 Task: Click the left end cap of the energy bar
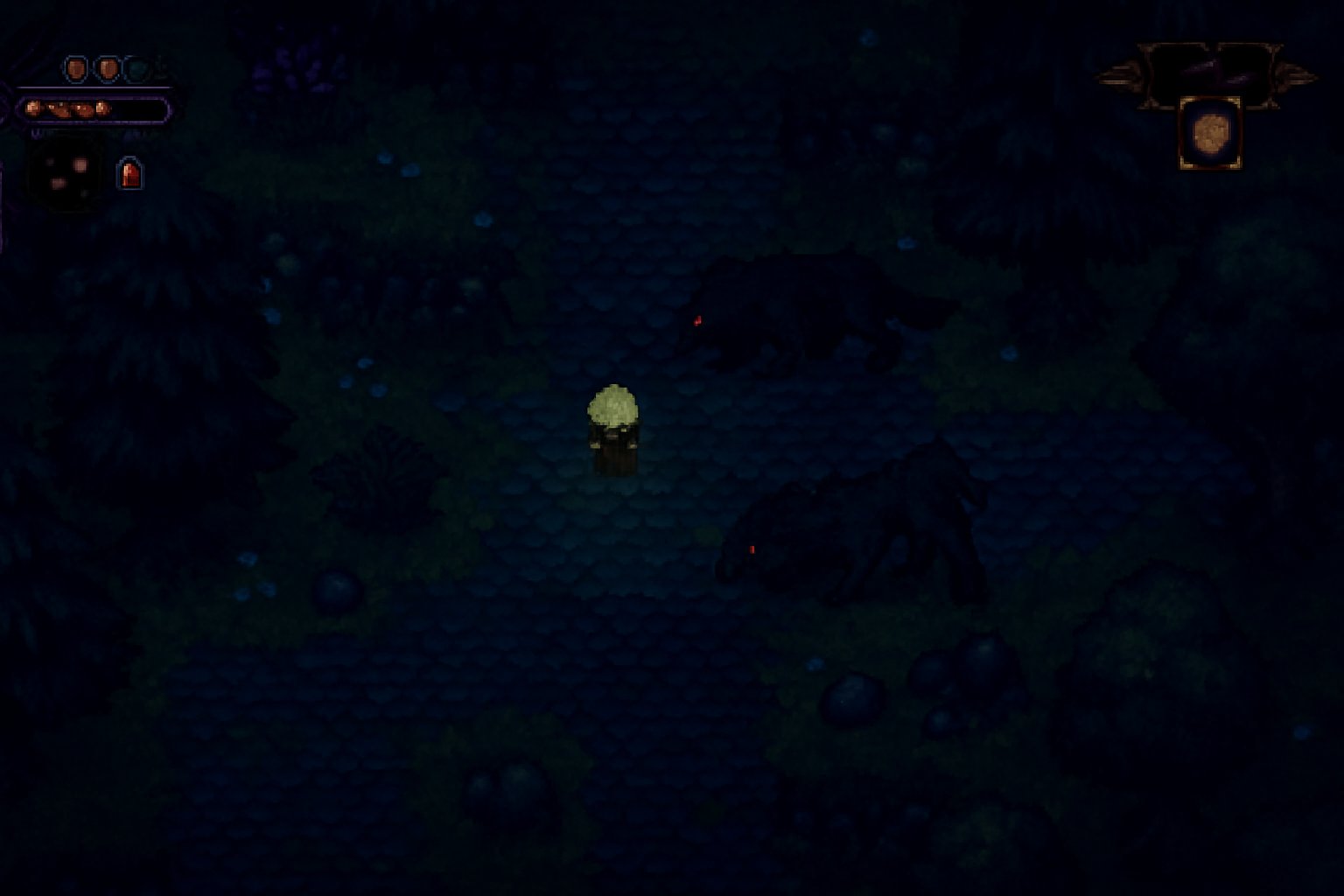tap(27, 110)
